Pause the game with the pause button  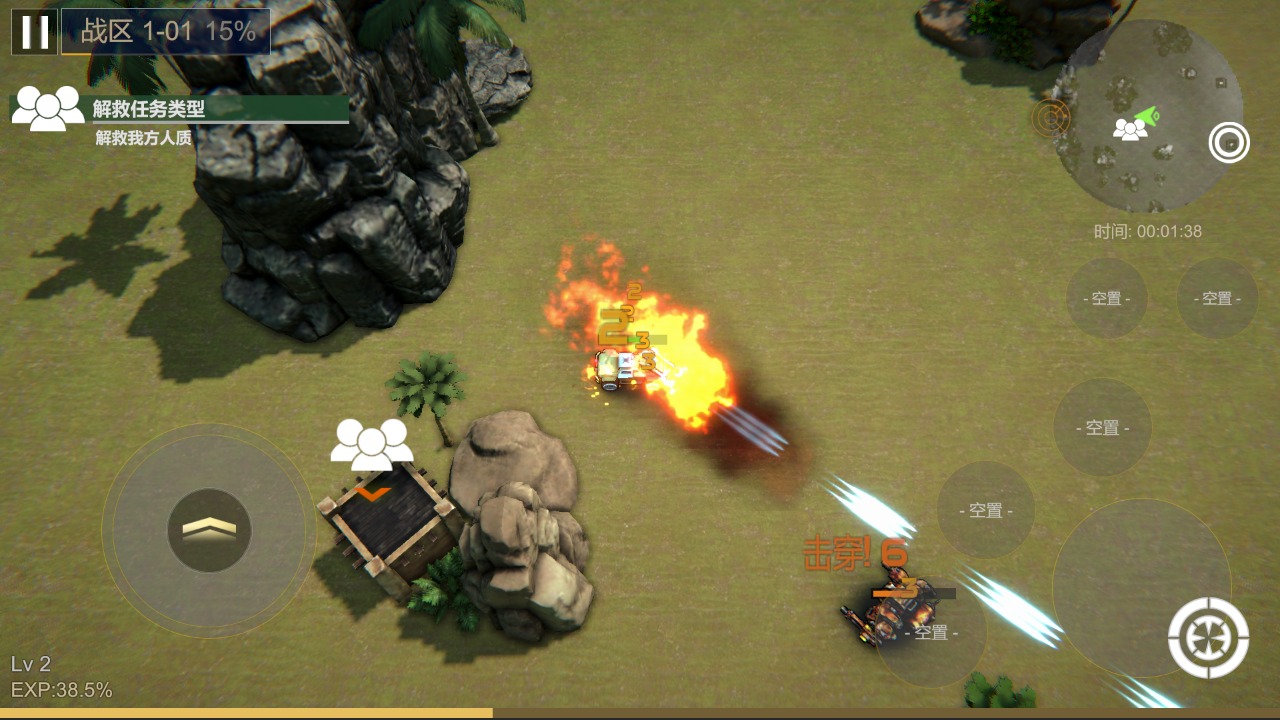click(34, 32)
